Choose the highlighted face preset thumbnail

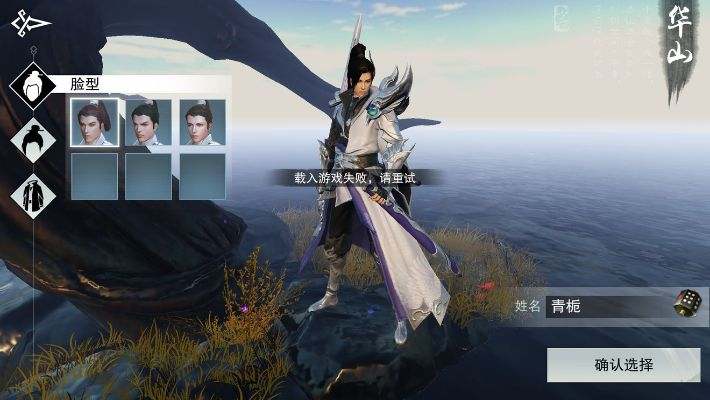[95, 123]
